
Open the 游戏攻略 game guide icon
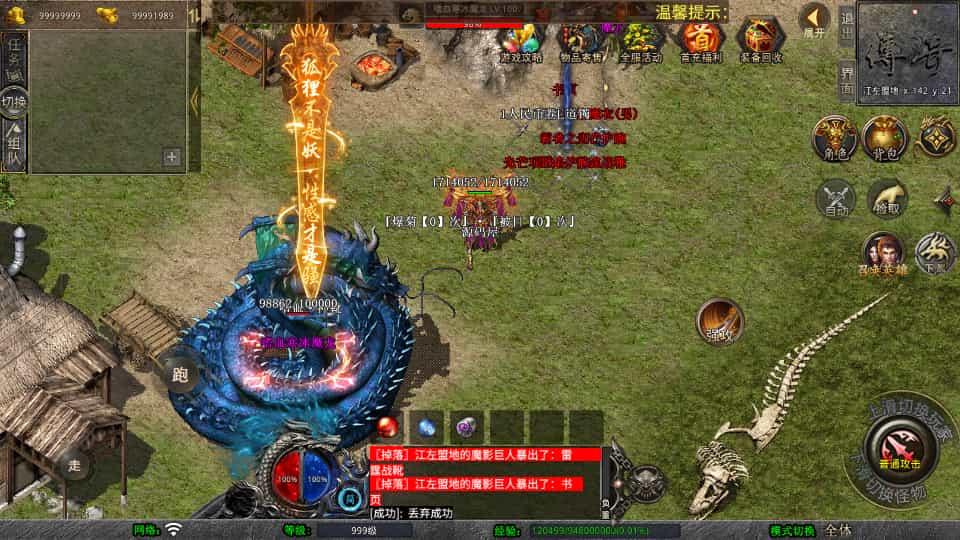tap(521, 39)
